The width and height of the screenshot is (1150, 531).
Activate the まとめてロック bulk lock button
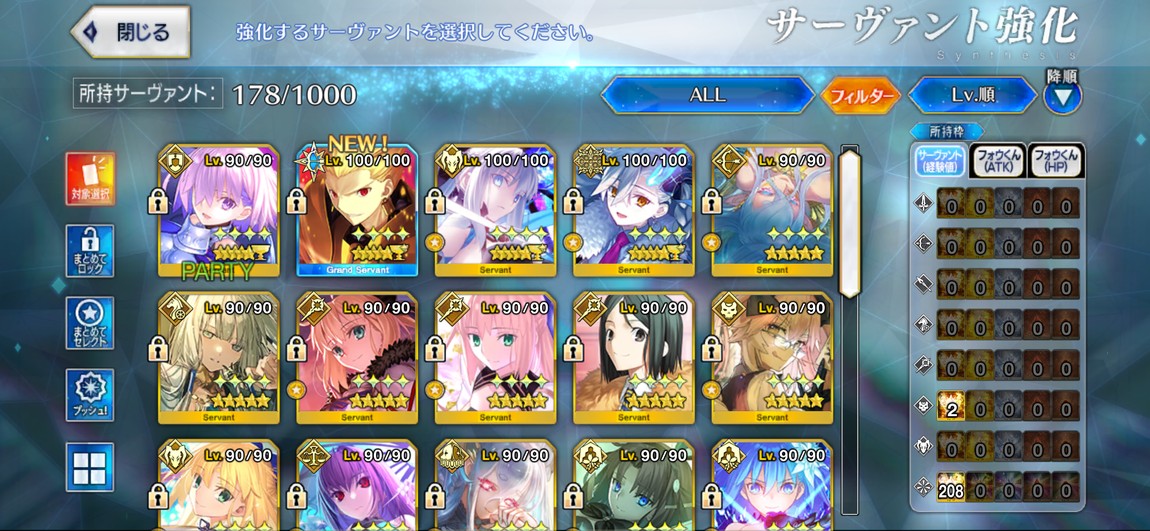coord(90,250)
